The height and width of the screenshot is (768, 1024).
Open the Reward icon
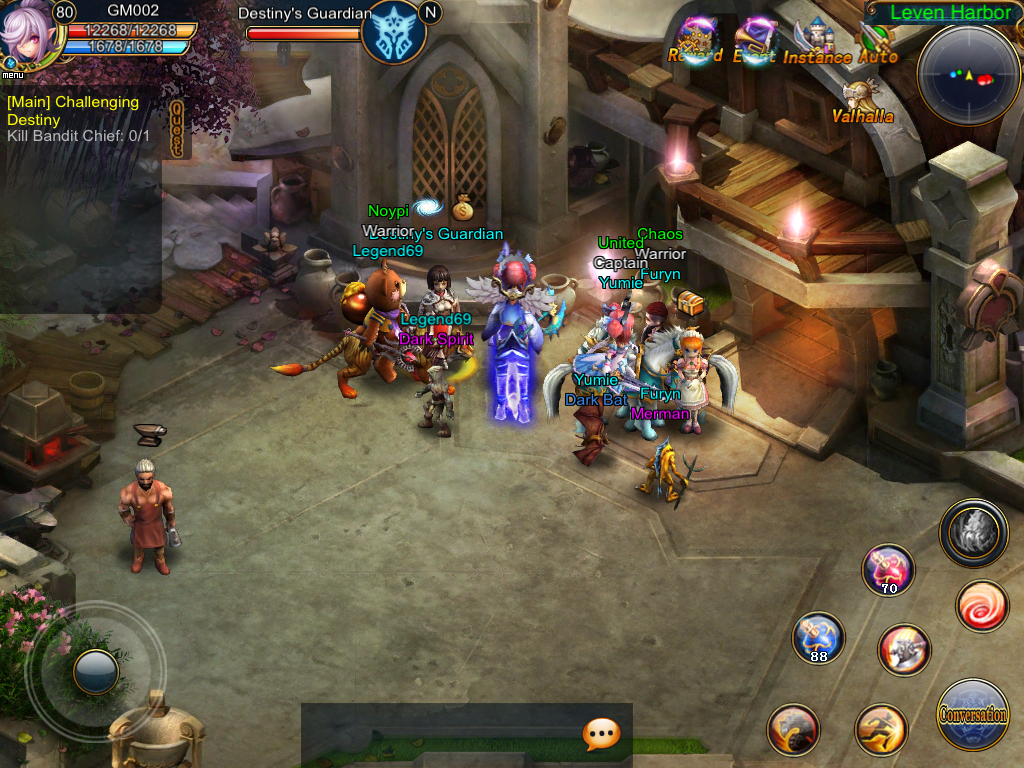pos(697,40)
